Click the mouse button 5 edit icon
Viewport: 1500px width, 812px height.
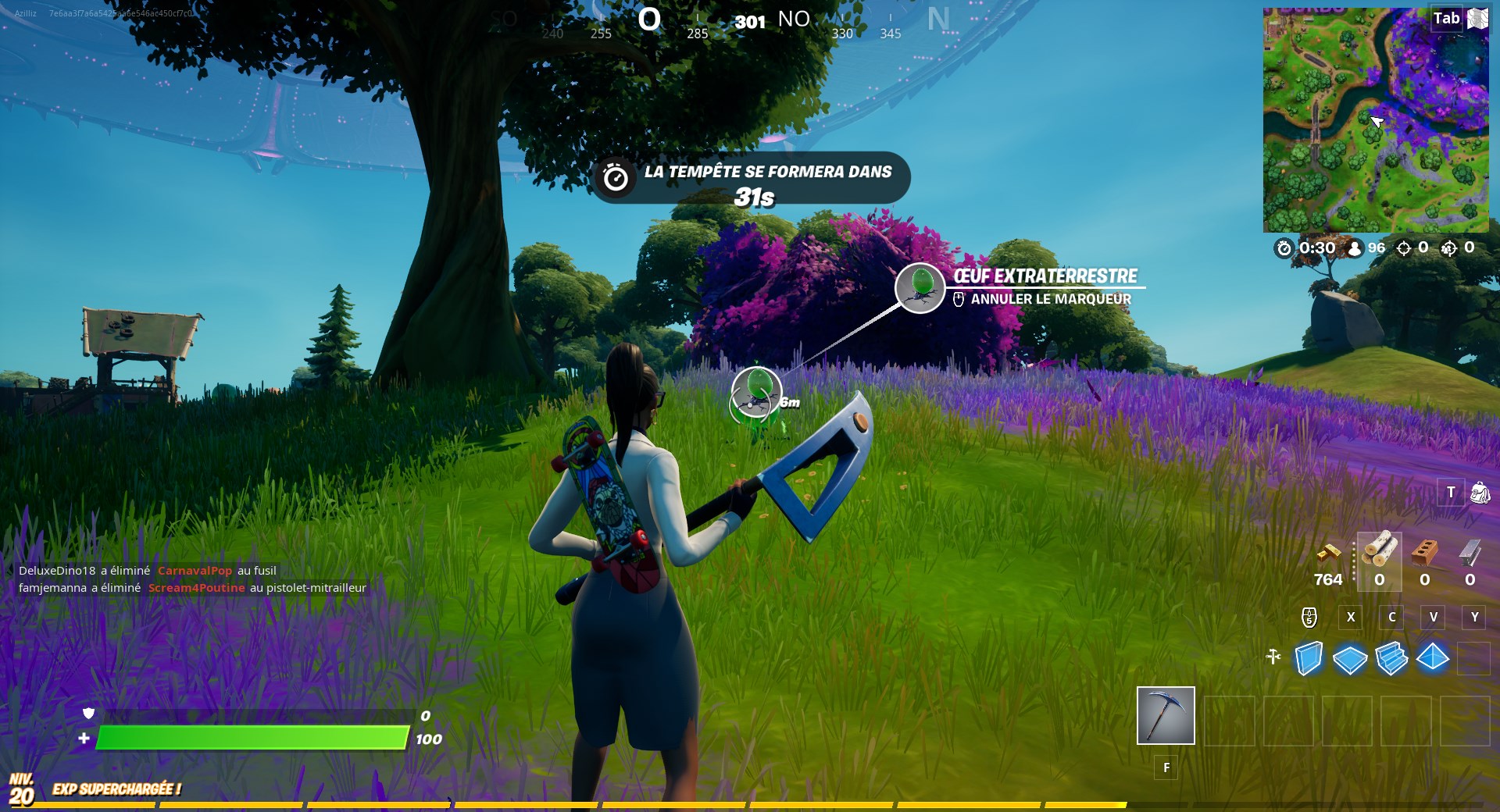(x=1309, y=618)
